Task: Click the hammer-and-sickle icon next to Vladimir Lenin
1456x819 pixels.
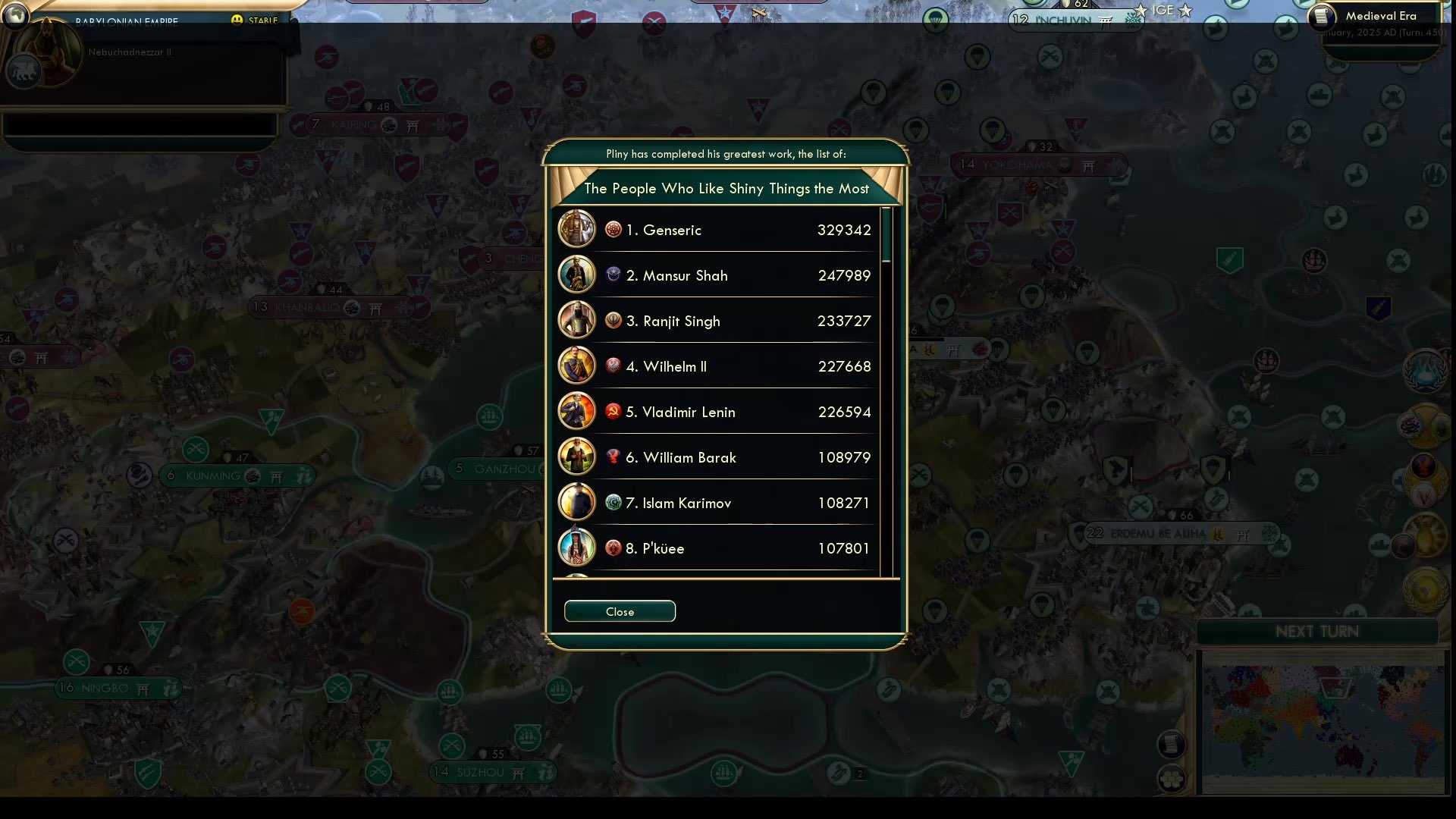Action: pos(613,411)
